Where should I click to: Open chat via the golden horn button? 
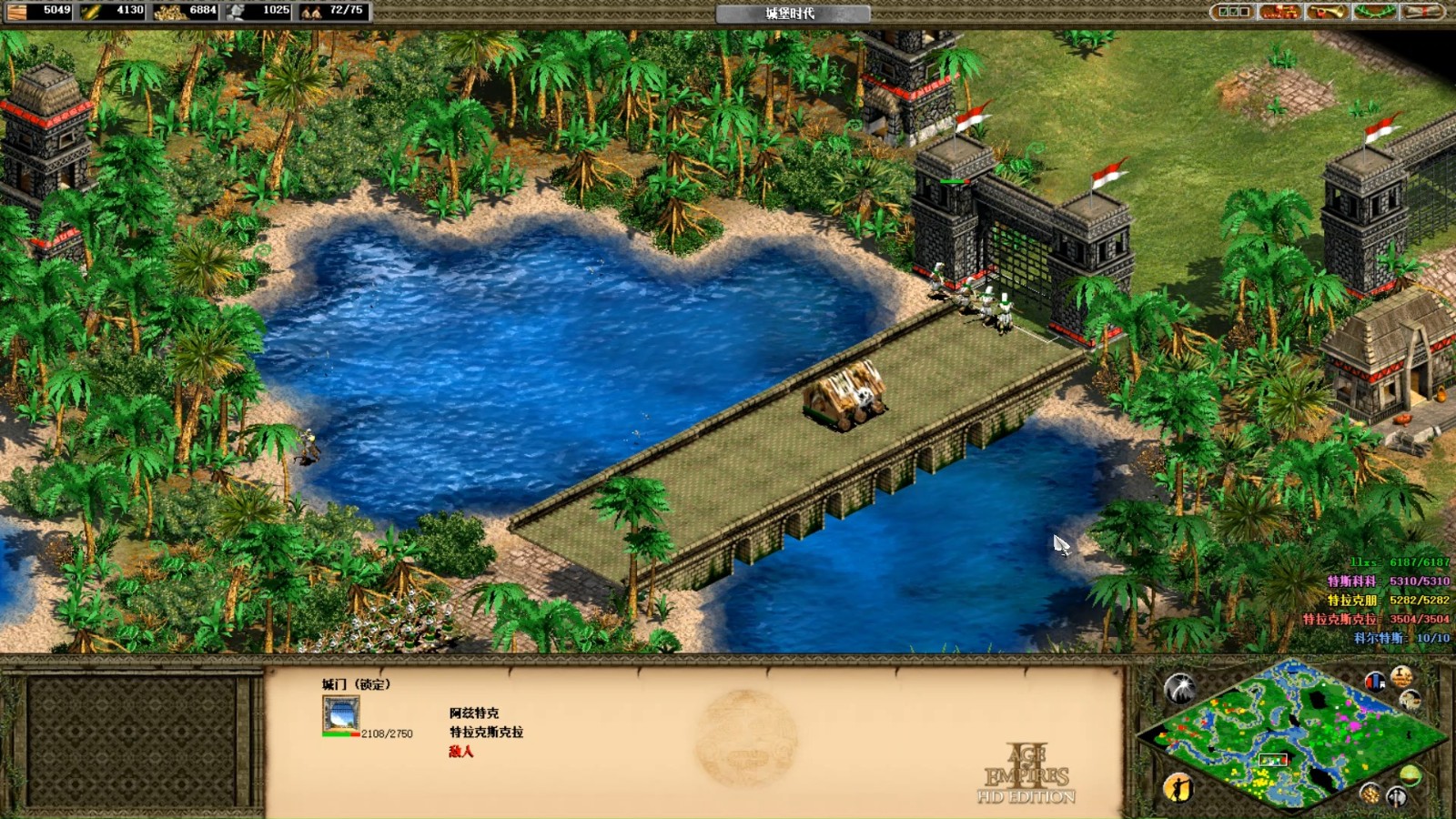coord(1326,12)
